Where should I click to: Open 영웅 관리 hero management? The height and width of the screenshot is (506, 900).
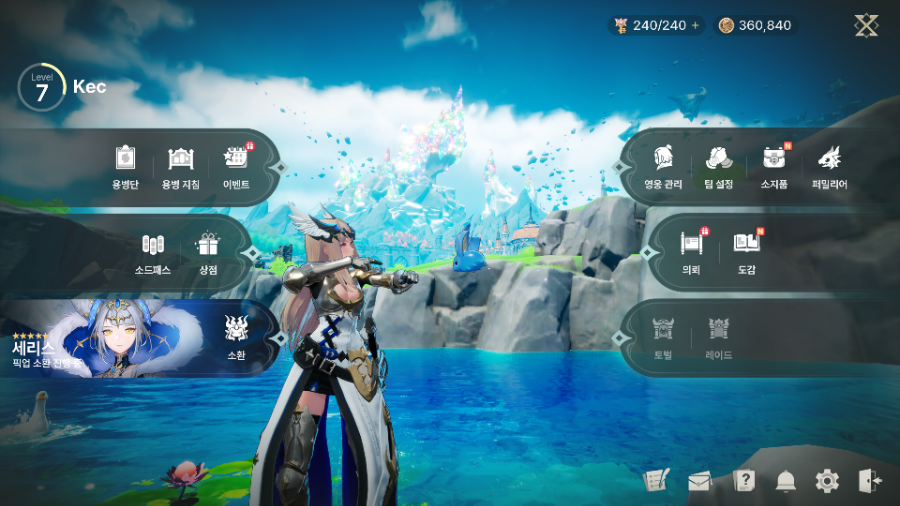coord(661,166)
